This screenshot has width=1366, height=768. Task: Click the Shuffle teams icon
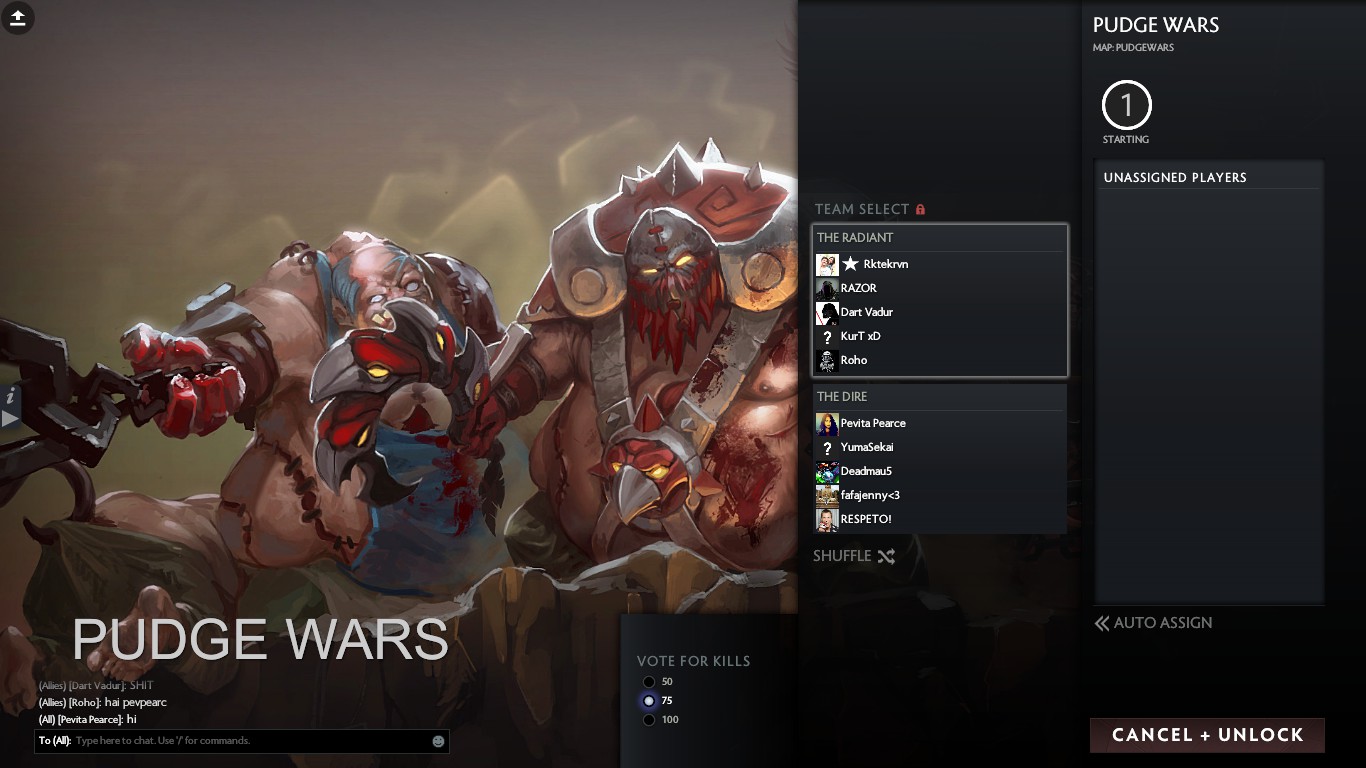click(886, 556)
